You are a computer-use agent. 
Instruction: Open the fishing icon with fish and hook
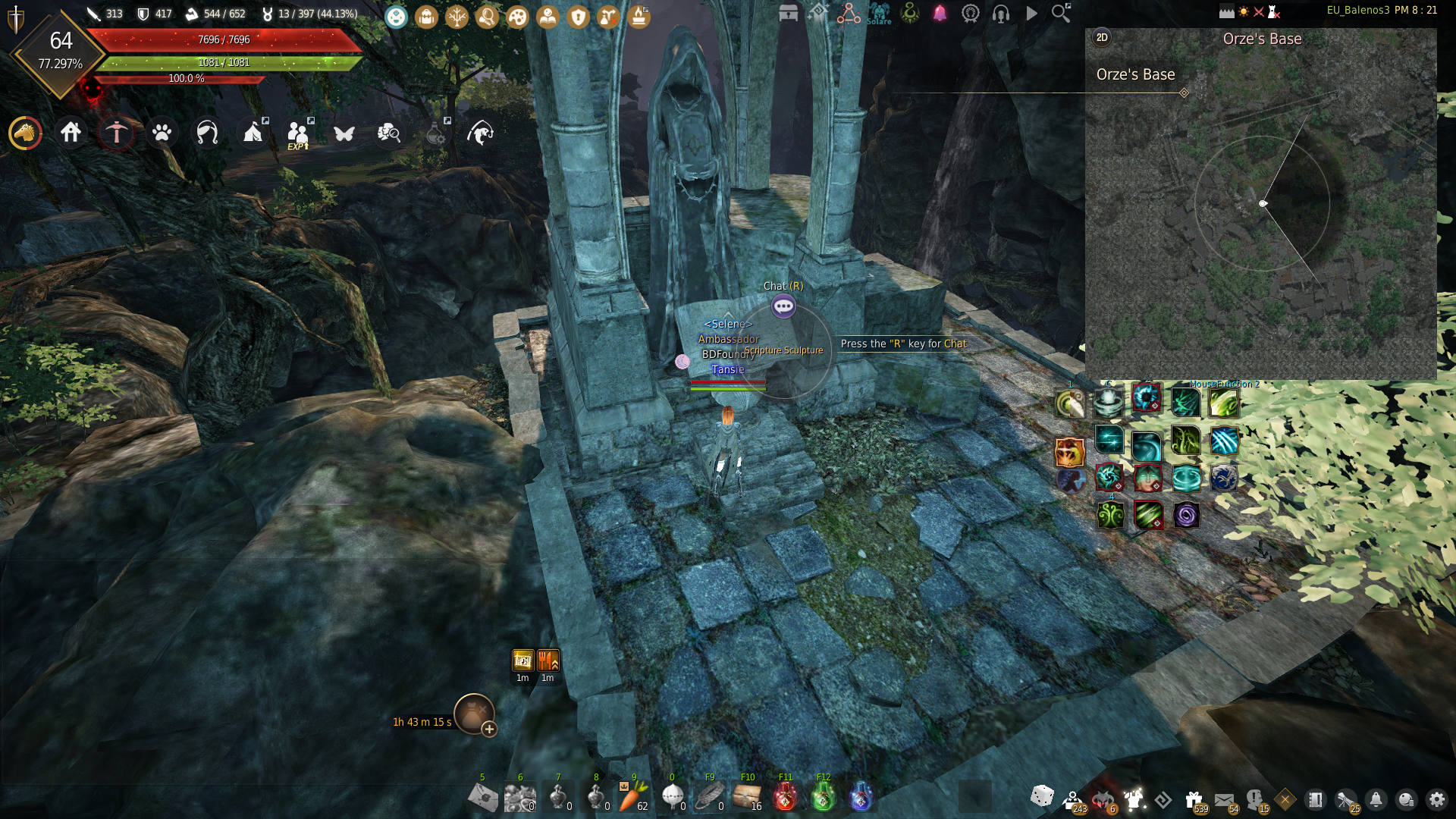coord(480,133)
